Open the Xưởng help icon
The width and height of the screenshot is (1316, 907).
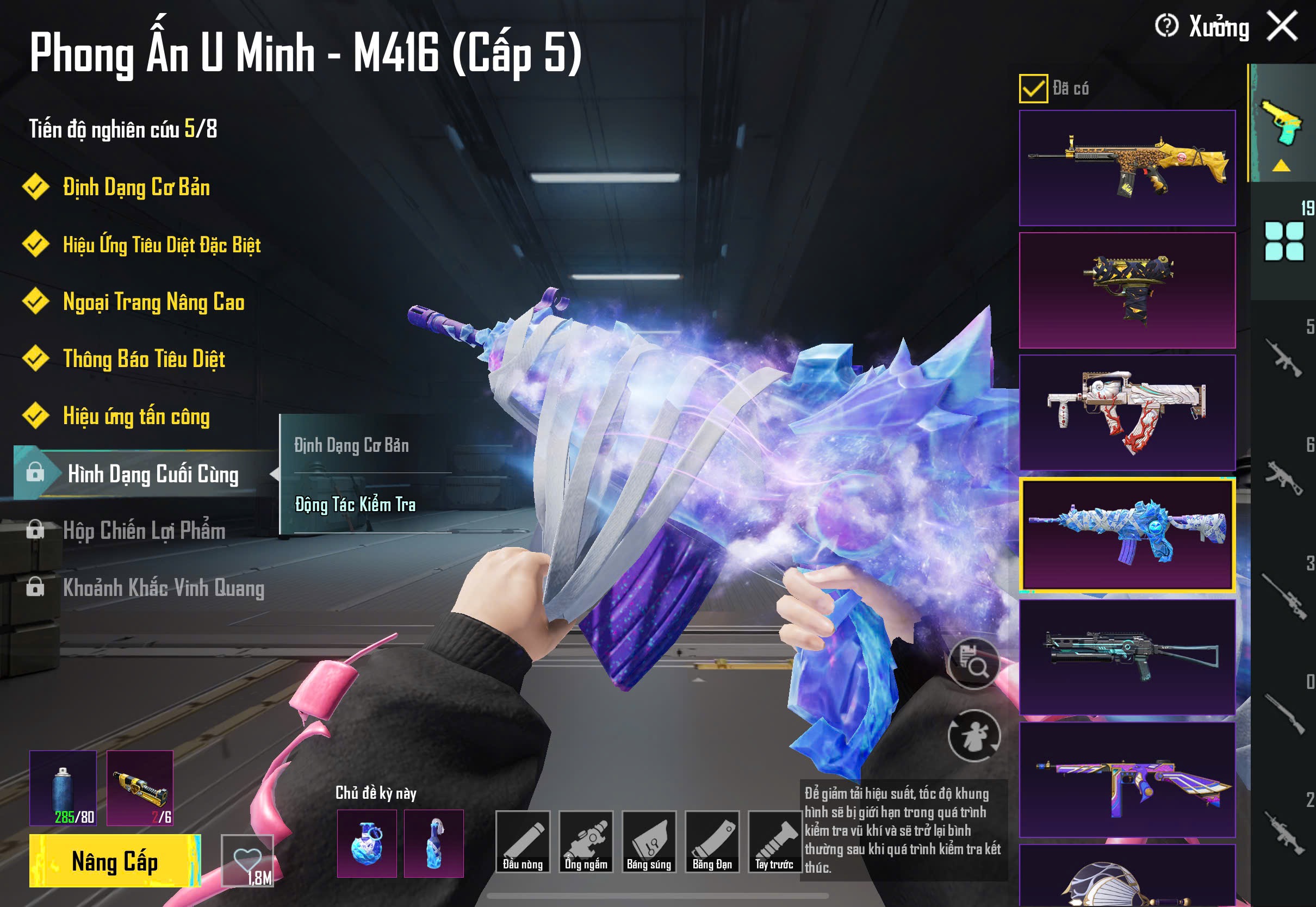click(x=1166, y=26)
